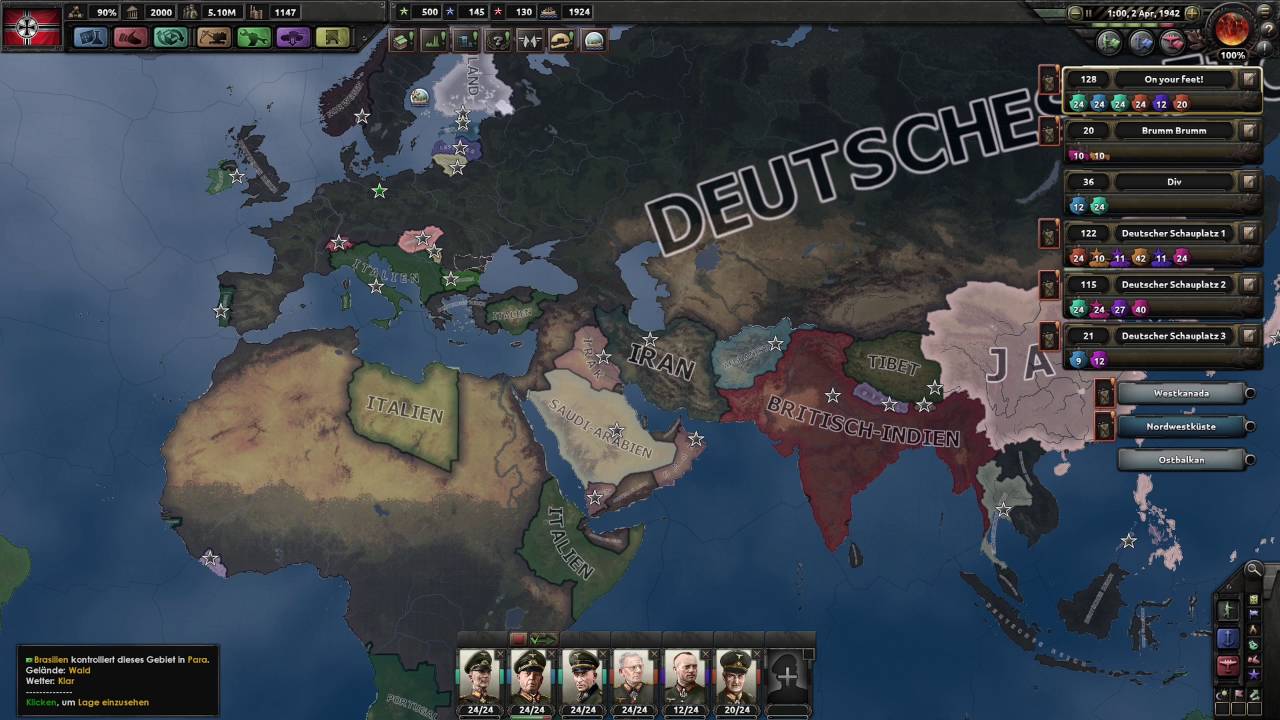Select the army view soldier icon

[1228, 610]
